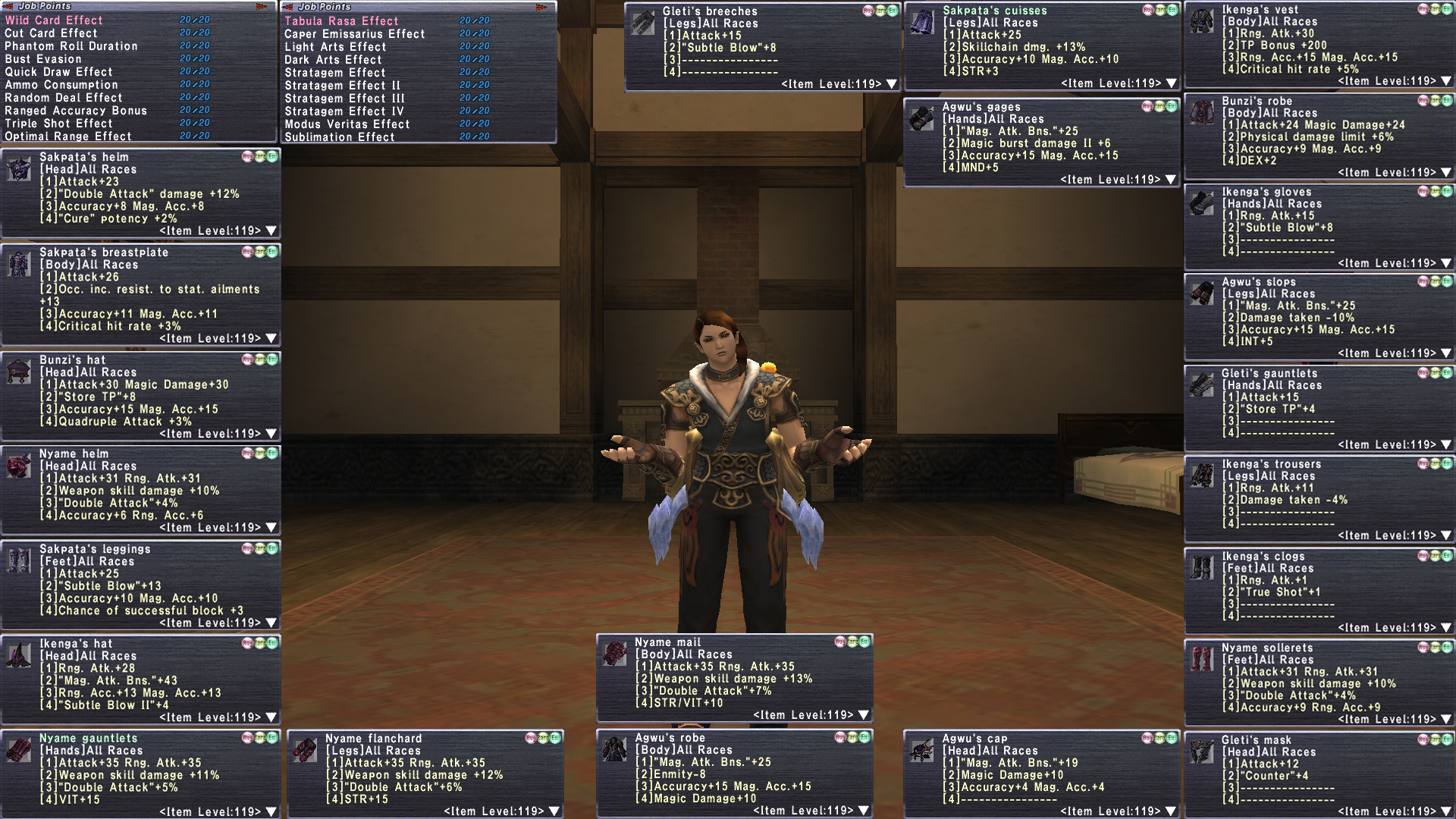Image resolution: width=1456 pixels, height=819 pixels.
Task: Click the Sakpata's cuisses item icon
Action: pos(922,23)
